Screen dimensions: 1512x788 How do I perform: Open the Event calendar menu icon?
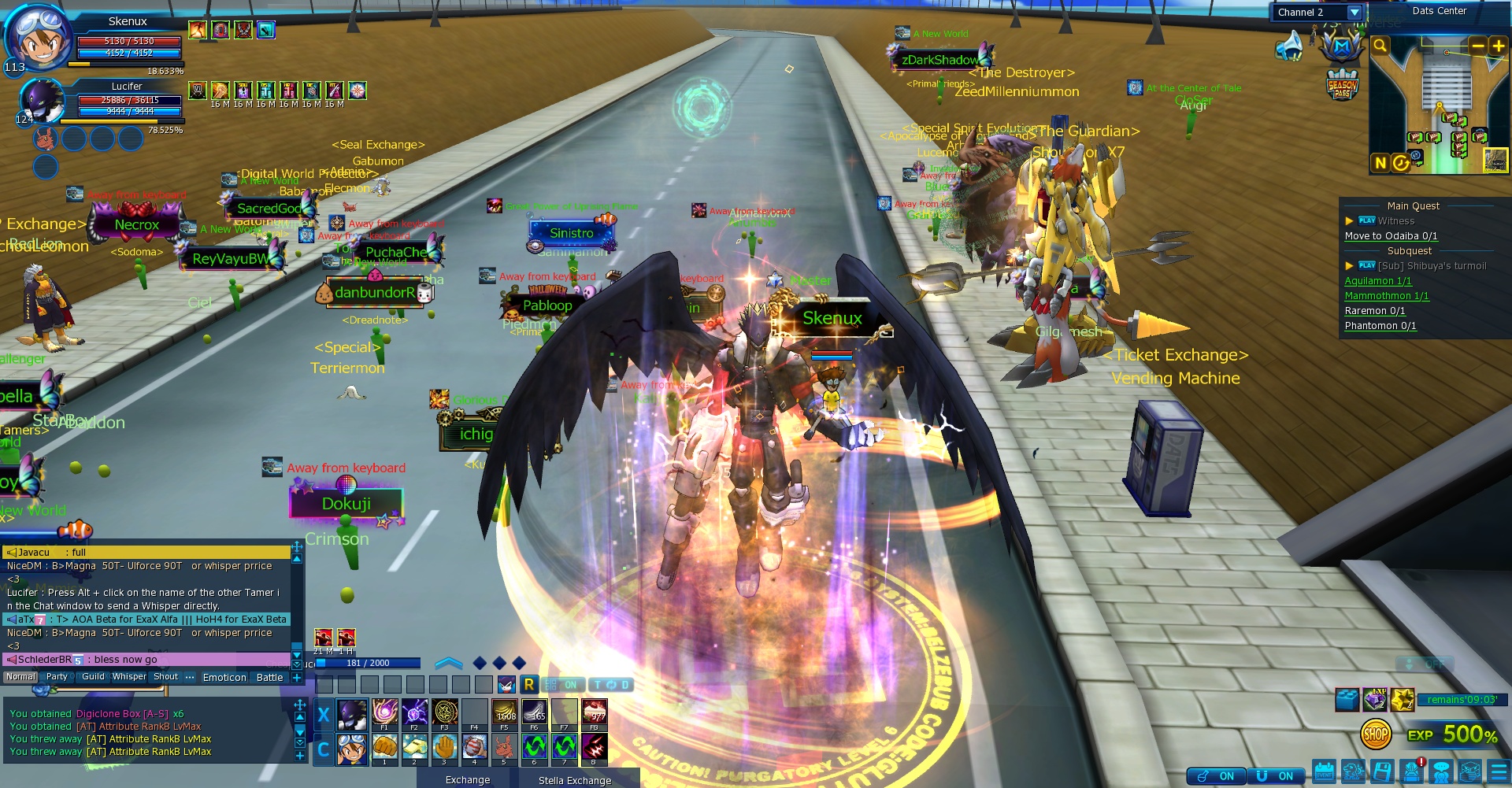coord(1325,771)
